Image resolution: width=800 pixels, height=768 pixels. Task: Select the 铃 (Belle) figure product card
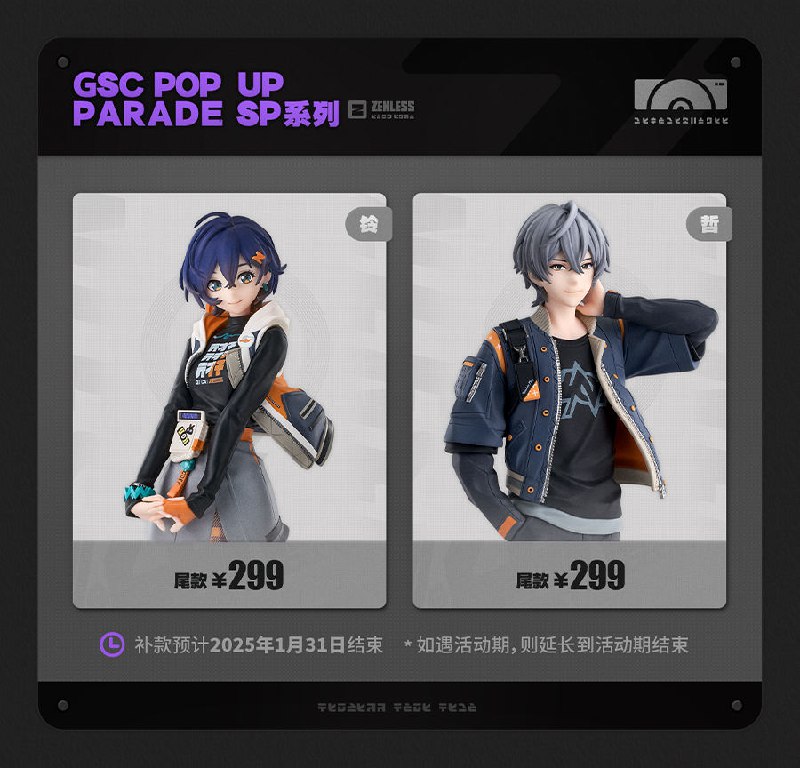point(229,400)
